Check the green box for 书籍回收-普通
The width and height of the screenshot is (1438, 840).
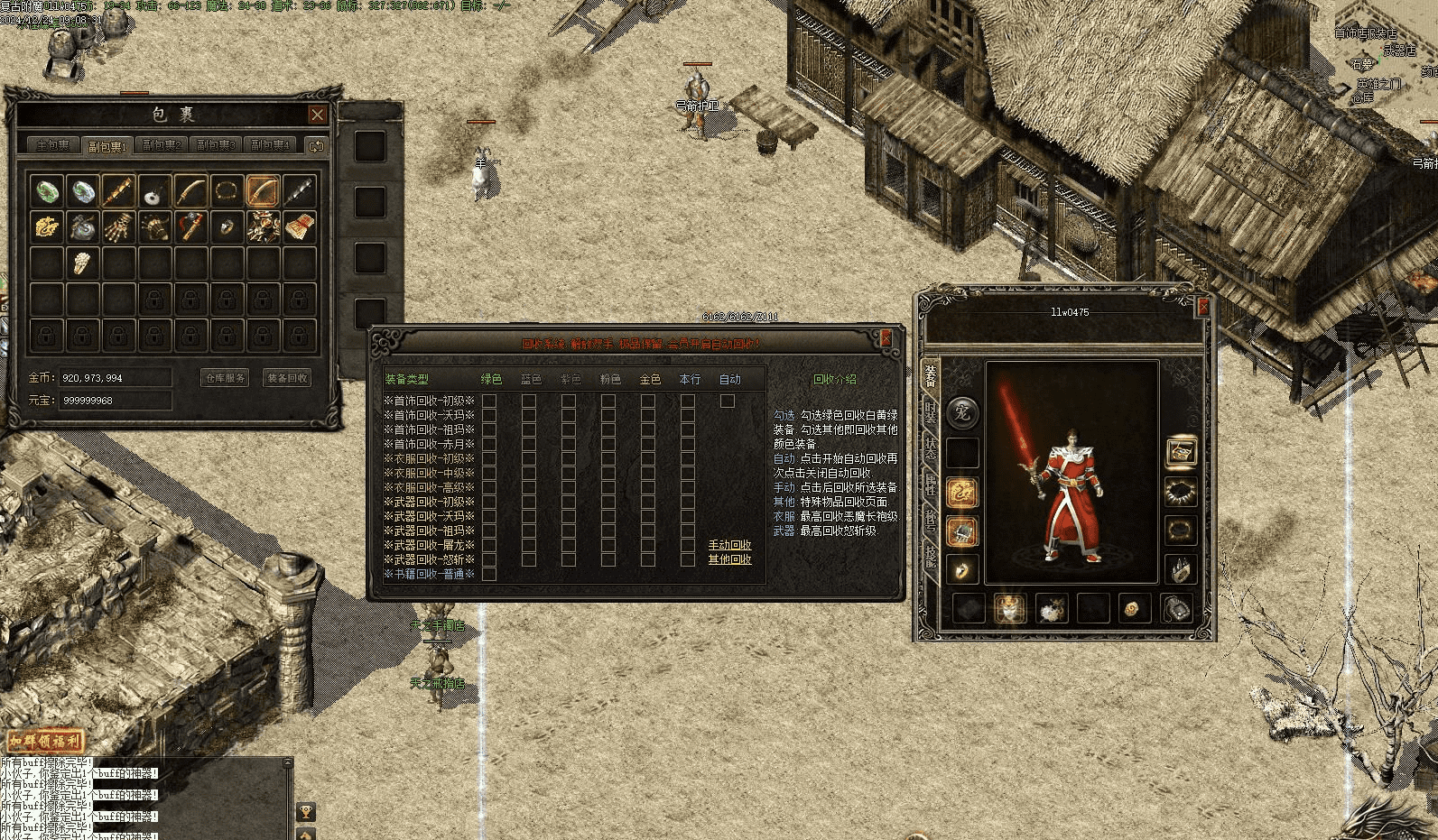[489, 574]
